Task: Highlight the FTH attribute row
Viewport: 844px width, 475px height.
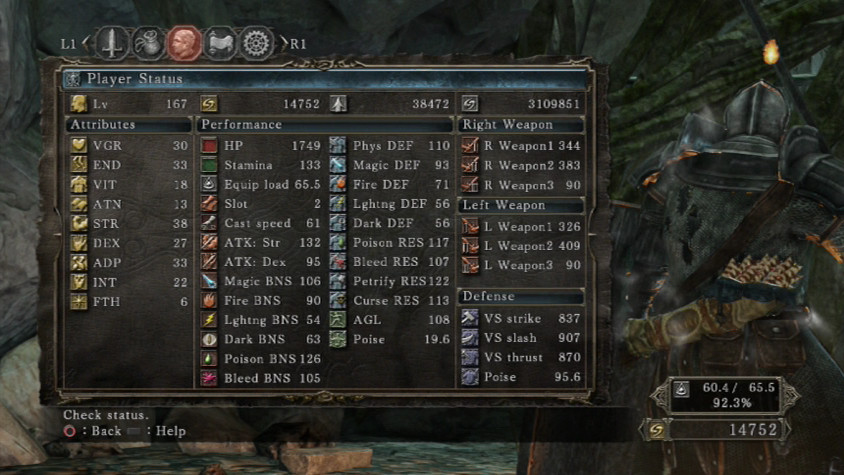Action: click(128, 302)
